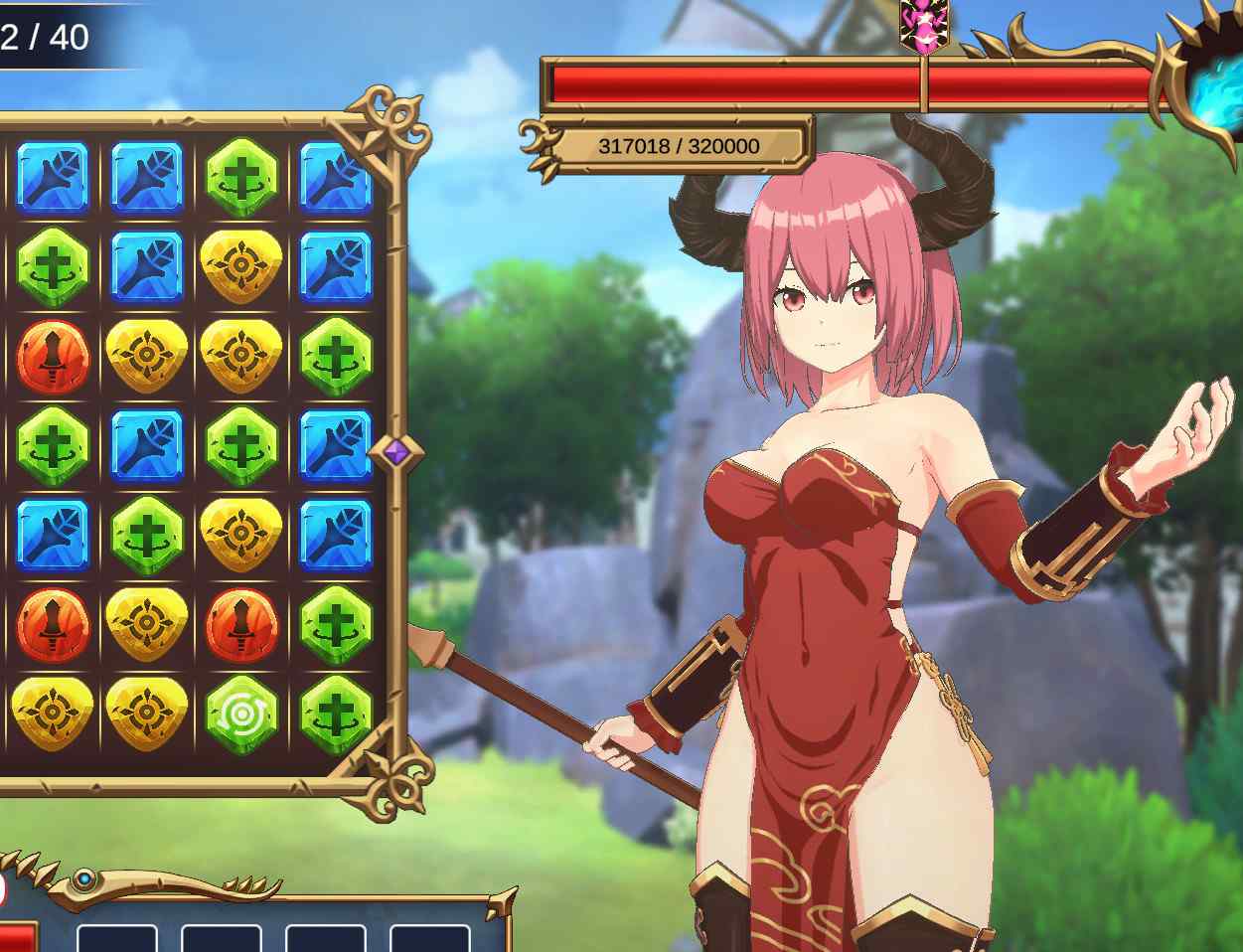This screenshot has width=1243, height=952.
Task: Pick the yellow tile between two red dagger tiles
Action: coord(146,624)
